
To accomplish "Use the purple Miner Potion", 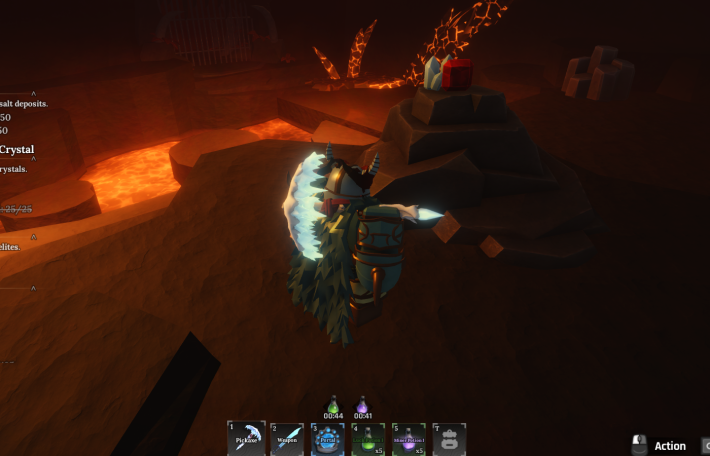I will pyautogui.click(x=409, y=439).
